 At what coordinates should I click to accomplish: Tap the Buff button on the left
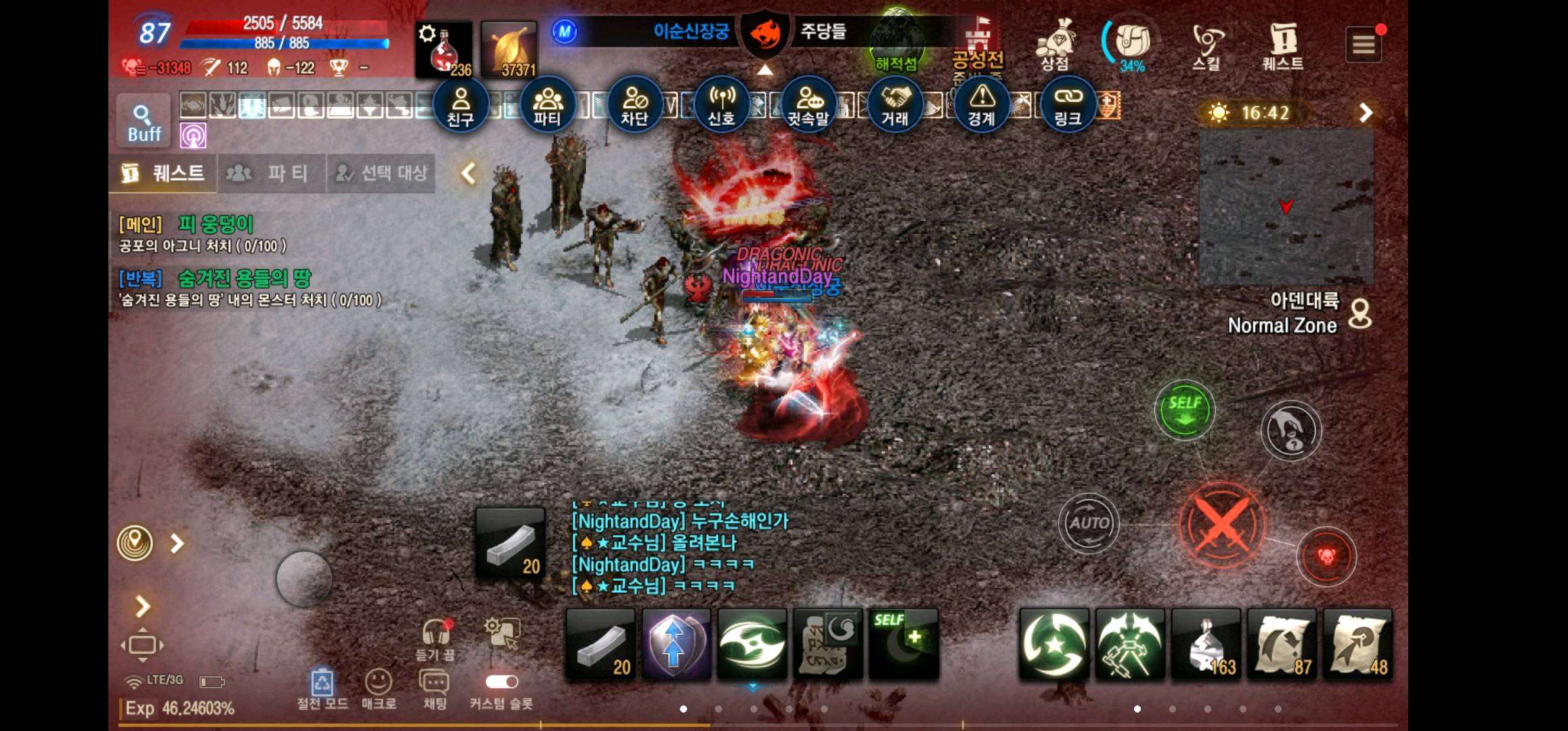tap(142, 122)
